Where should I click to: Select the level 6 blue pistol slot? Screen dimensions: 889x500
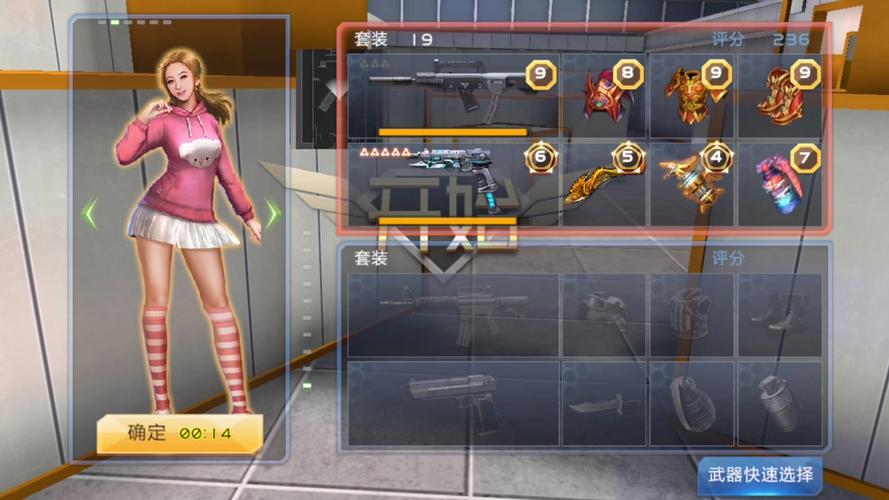[x=453, y=183]
